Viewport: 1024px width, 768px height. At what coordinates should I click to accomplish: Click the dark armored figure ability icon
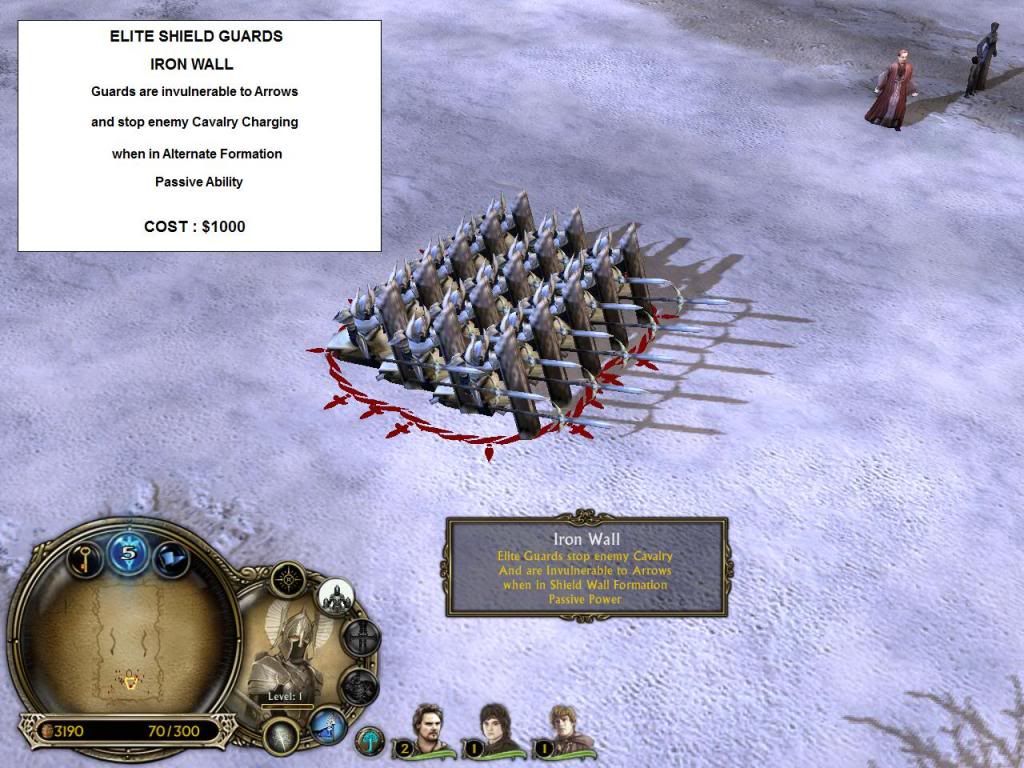click(358, 687)
